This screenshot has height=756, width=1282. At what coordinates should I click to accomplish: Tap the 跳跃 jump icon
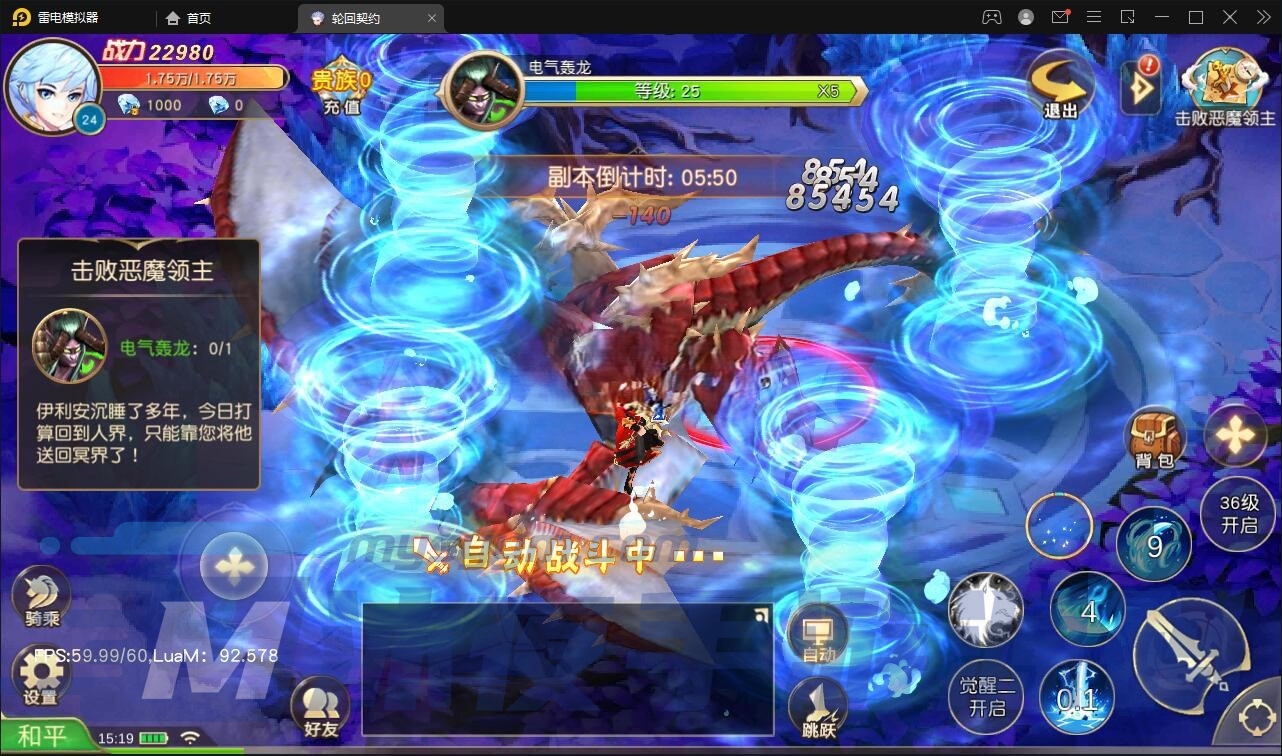pyautogui.click(x=818, y=708)
